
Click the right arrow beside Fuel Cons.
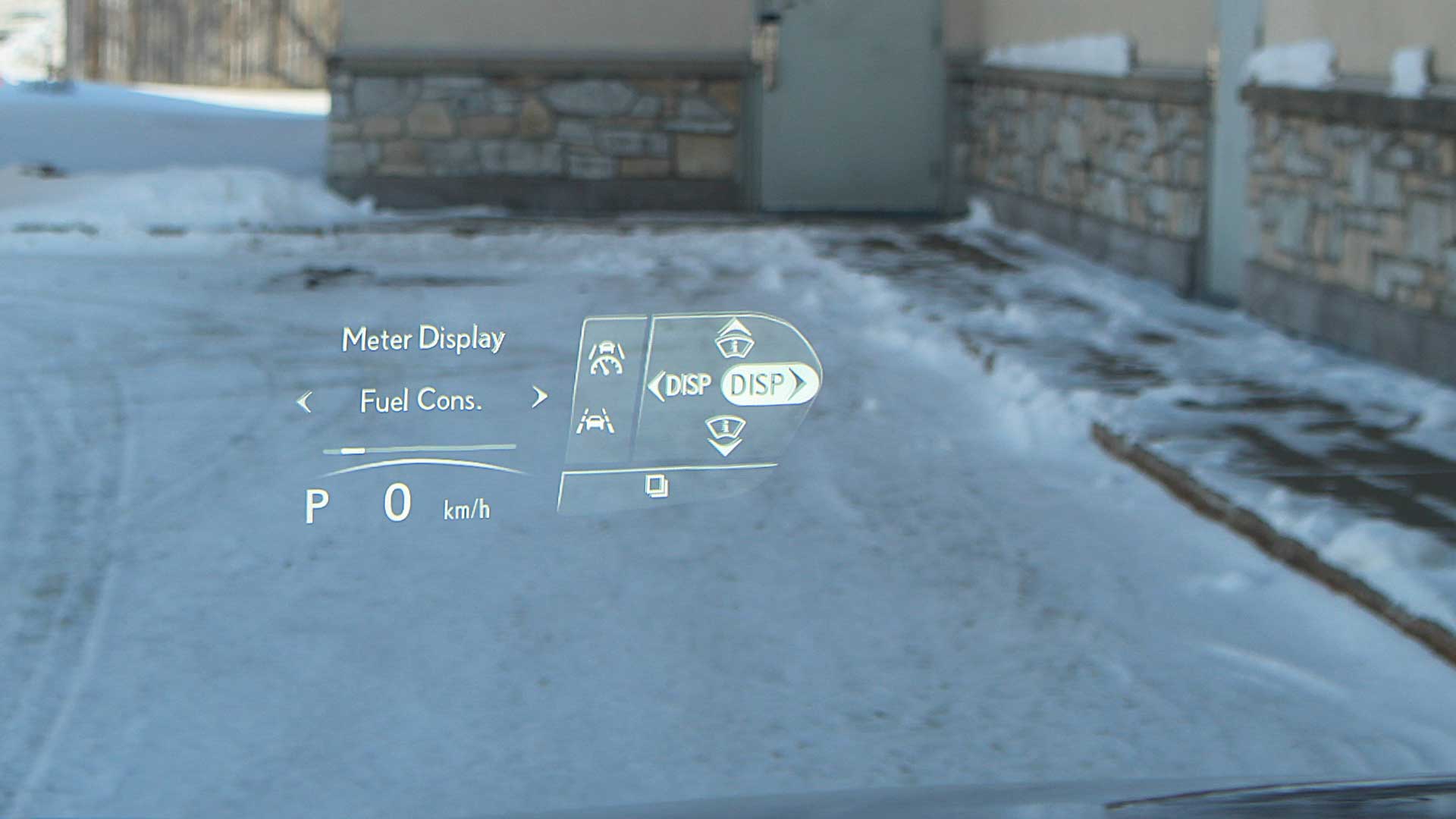(539, 397)
